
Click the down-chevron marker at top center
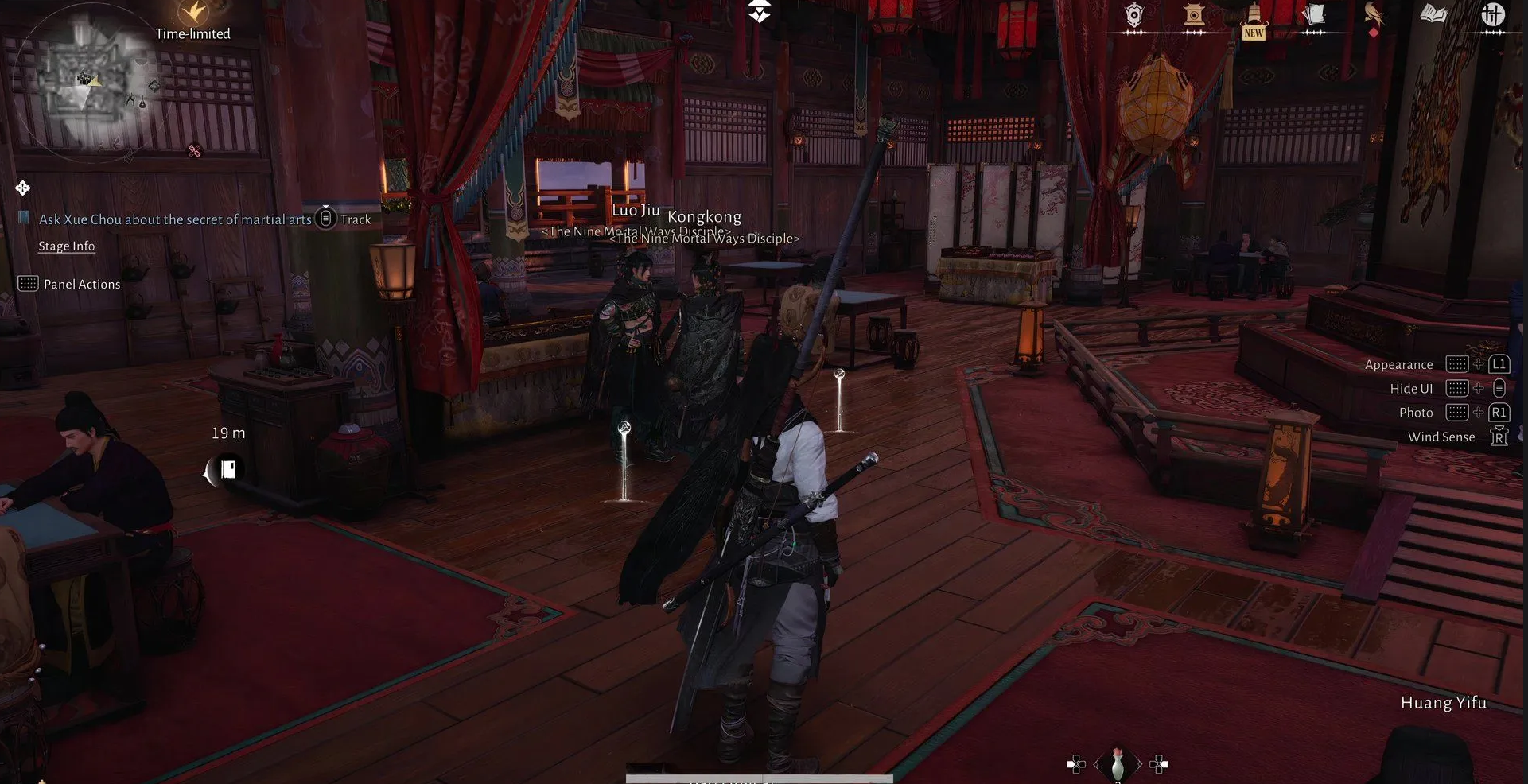click(760, 12)
